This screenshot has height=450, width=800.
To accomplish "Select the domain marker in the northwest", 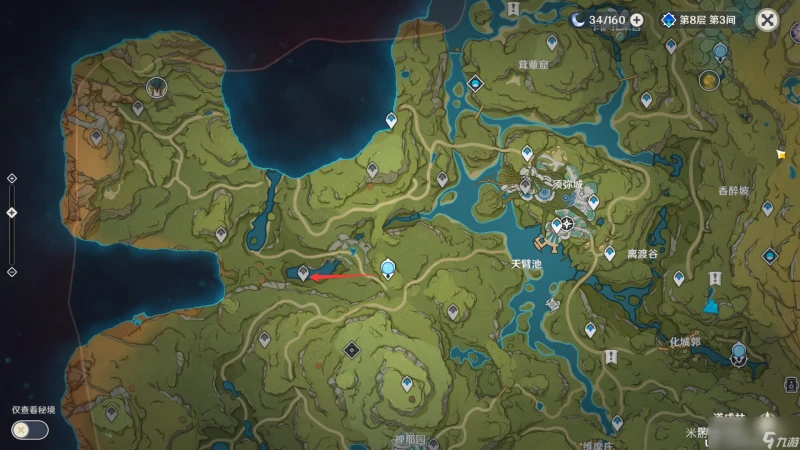I will pos(155,88).
